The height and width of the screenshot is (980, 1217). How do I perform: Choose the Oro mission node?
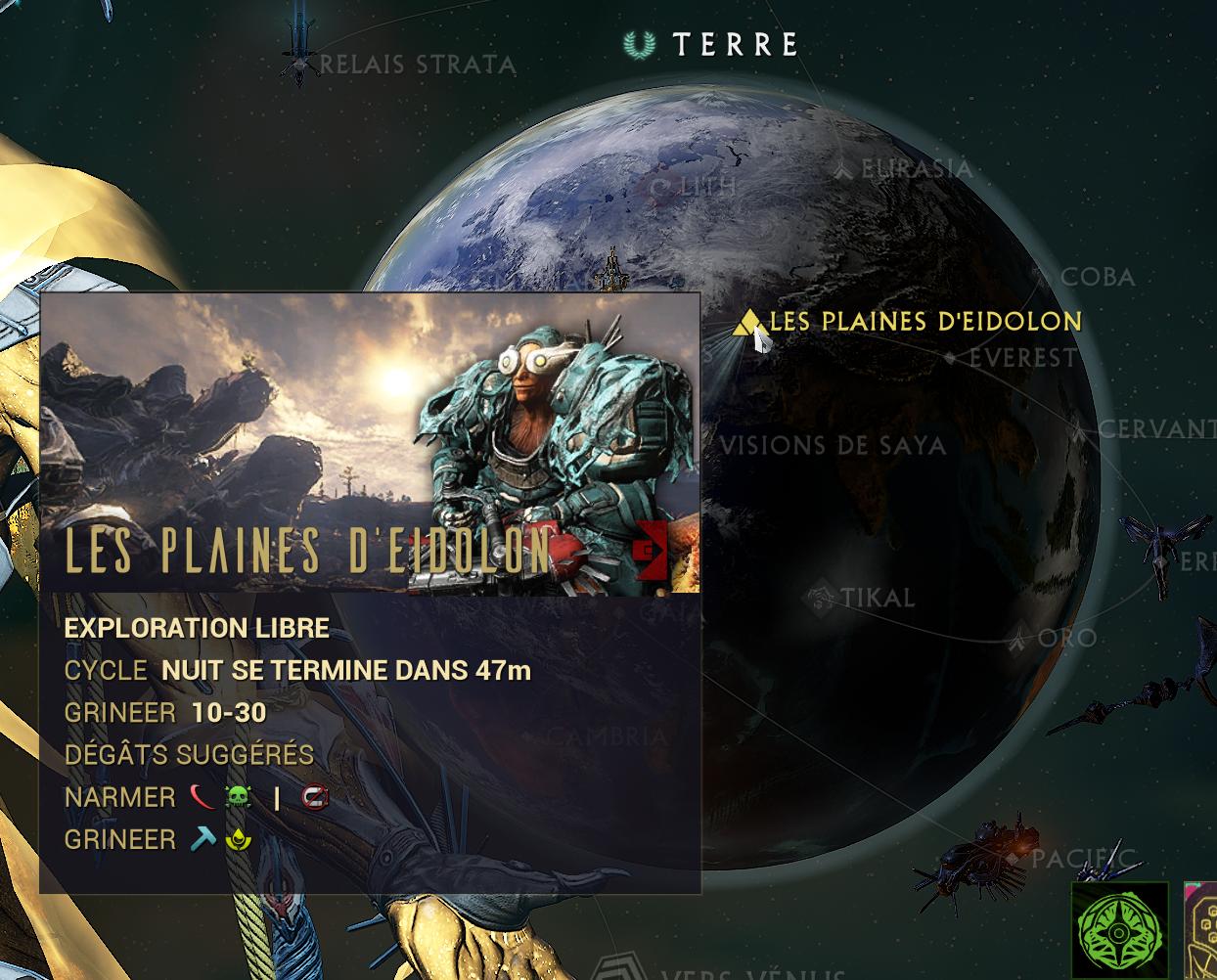[x=1020, y=639]
